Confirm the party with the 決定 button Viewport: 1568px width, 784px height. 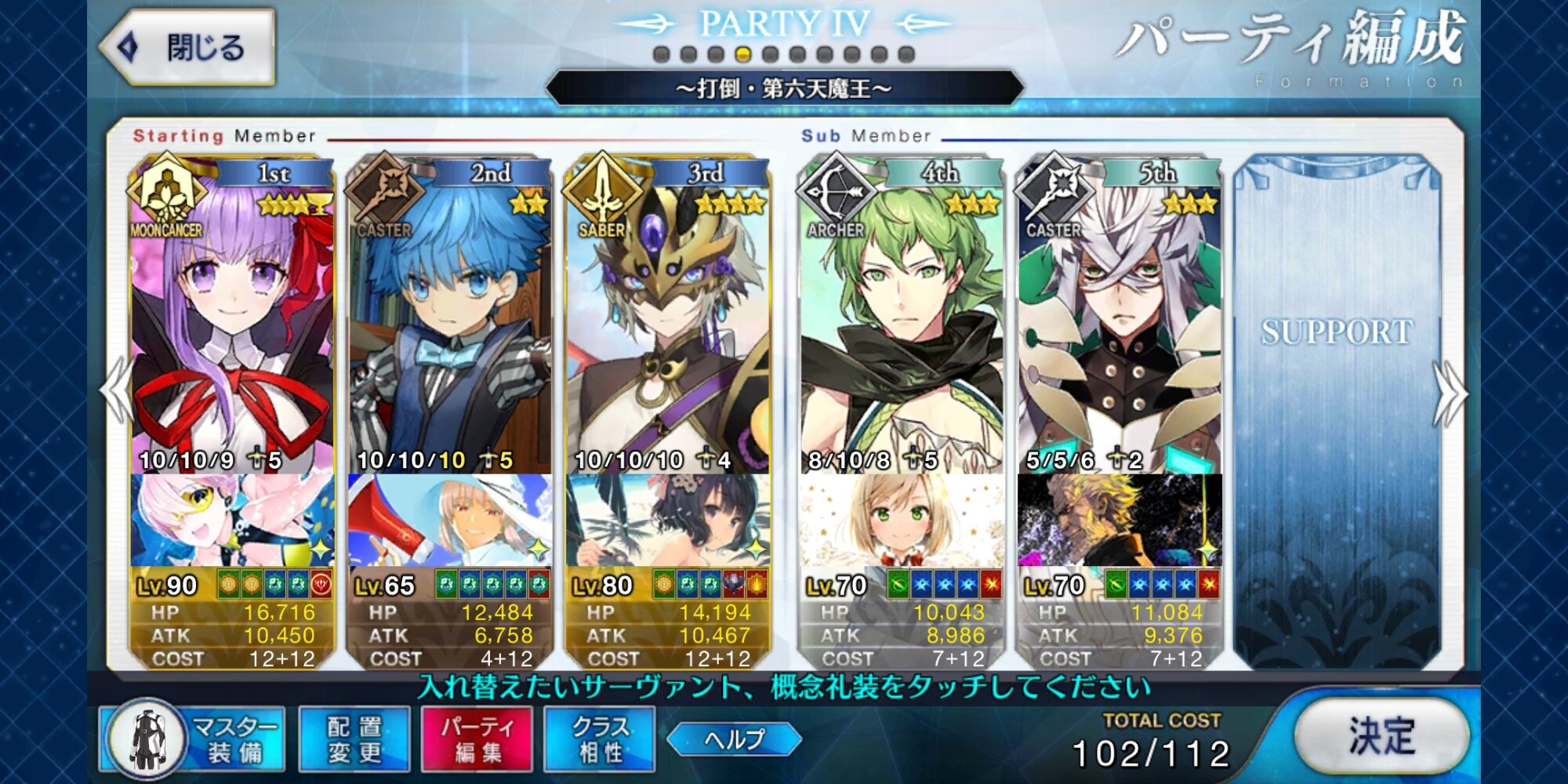[x=1381, y=737]
